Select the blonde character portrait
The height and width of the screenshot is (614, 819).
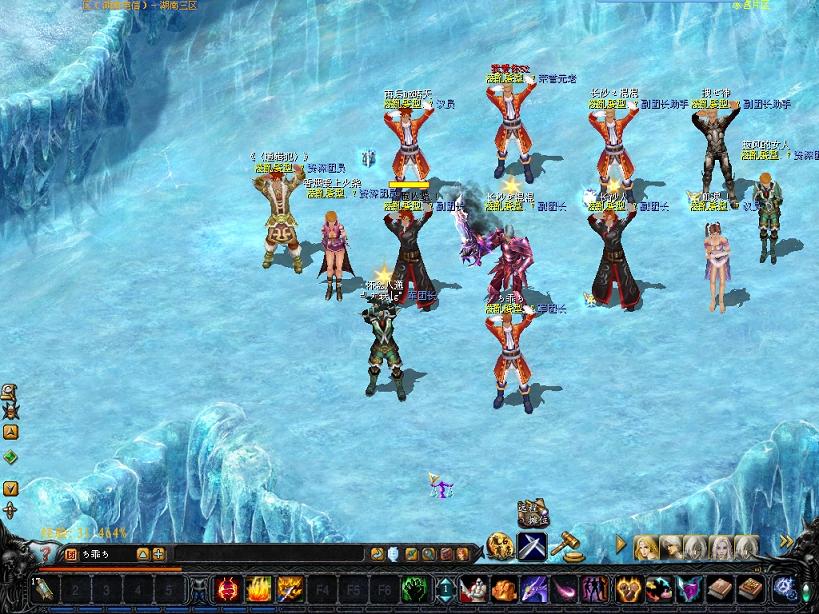point(646,547)
